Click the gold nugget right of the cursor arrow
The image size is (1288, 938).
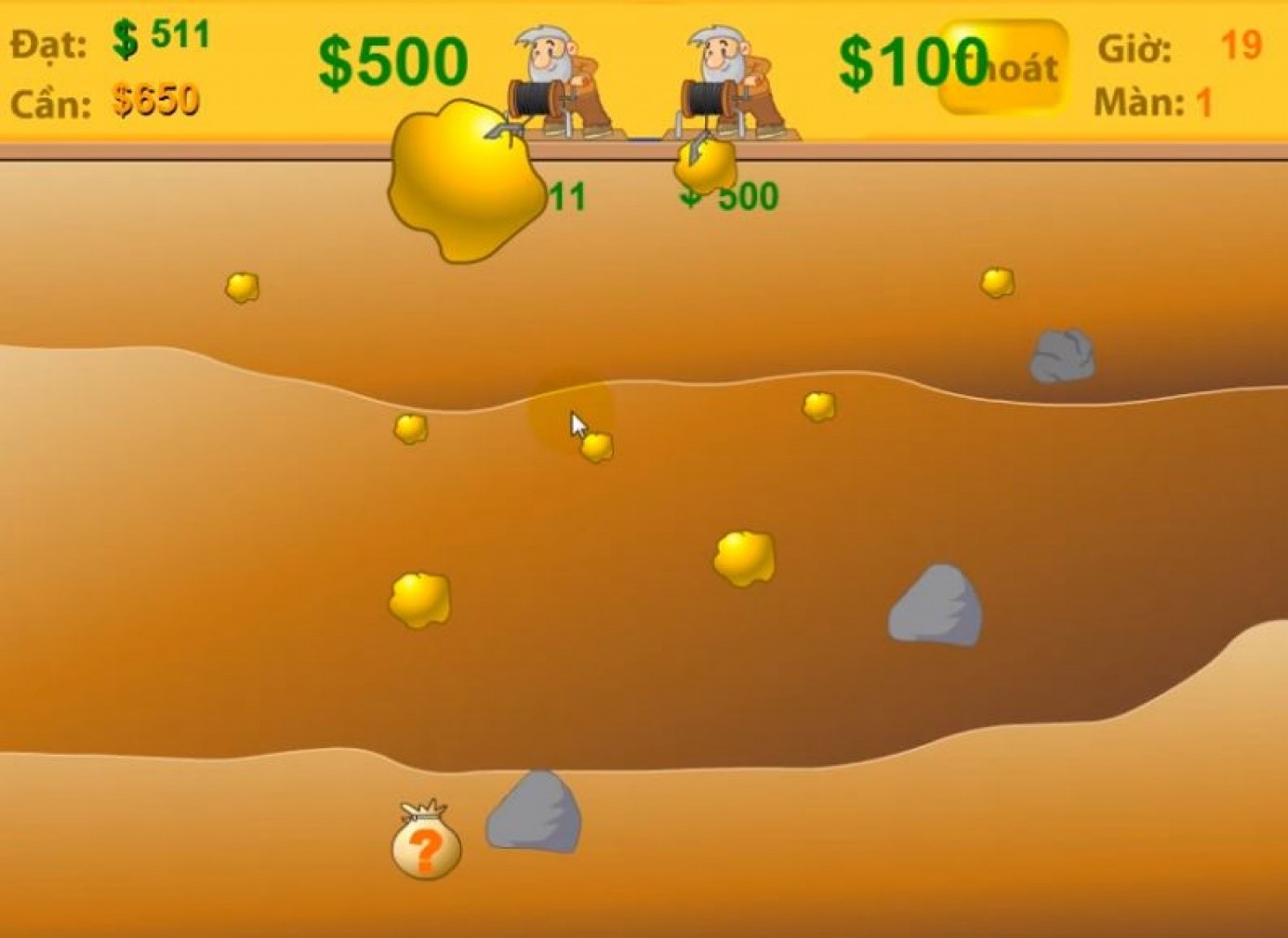pos(596,446)
